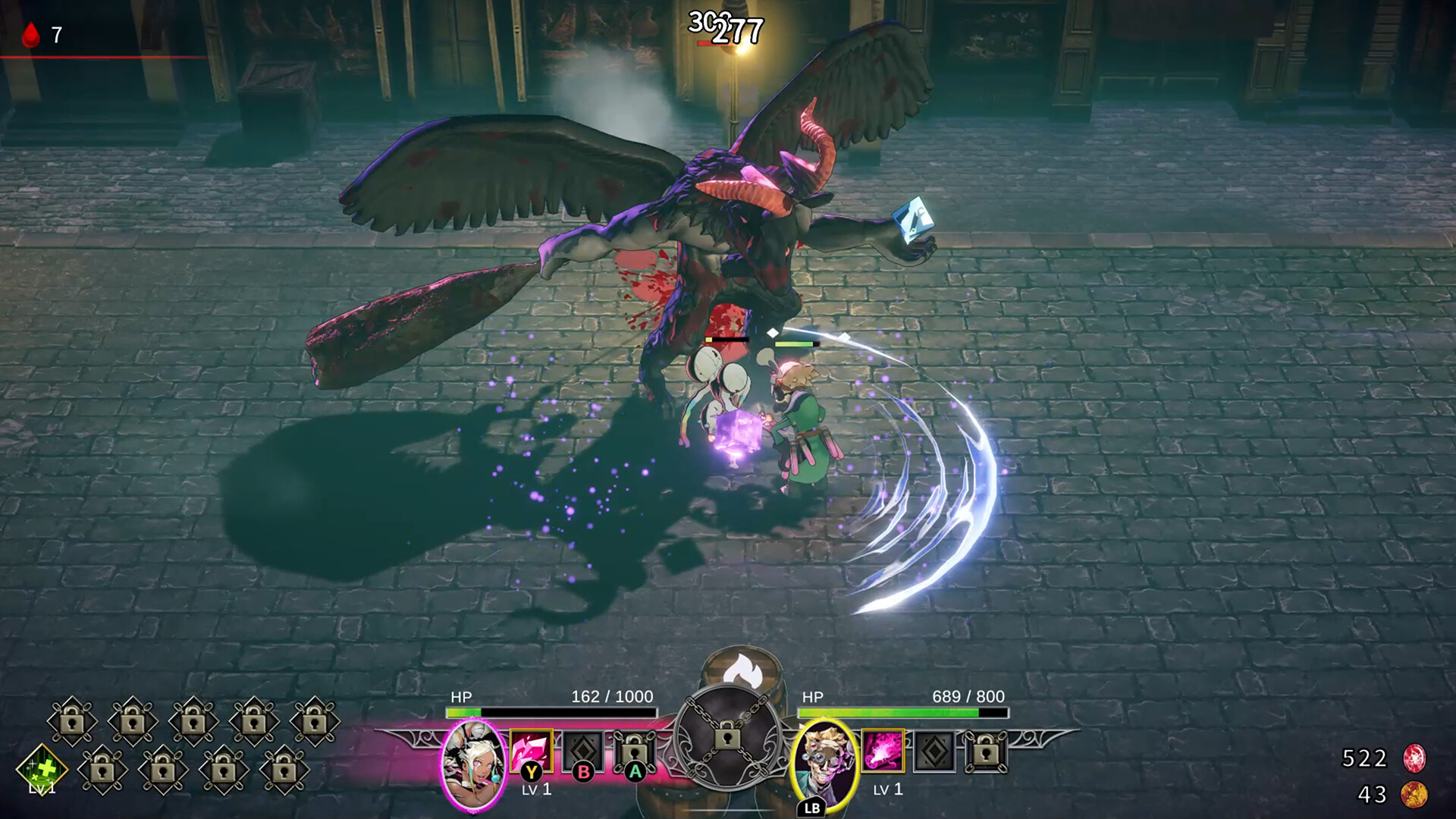The height and width of the screenshot is (819, 1456).
Task: Click the LB button label badge
Action: coord(810,808)
